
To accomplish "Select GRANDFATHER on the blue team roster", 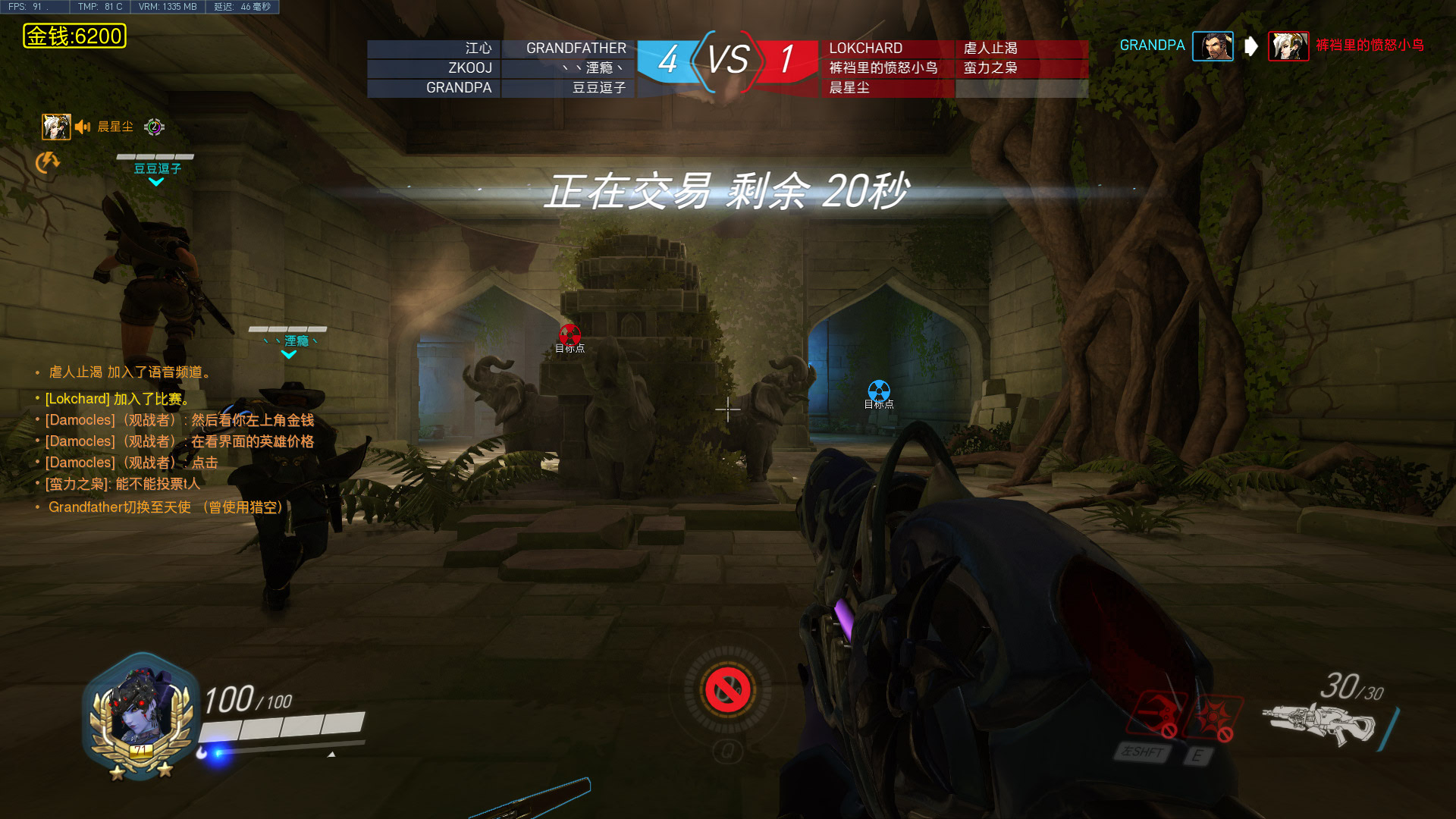I will tap(576, 49).
